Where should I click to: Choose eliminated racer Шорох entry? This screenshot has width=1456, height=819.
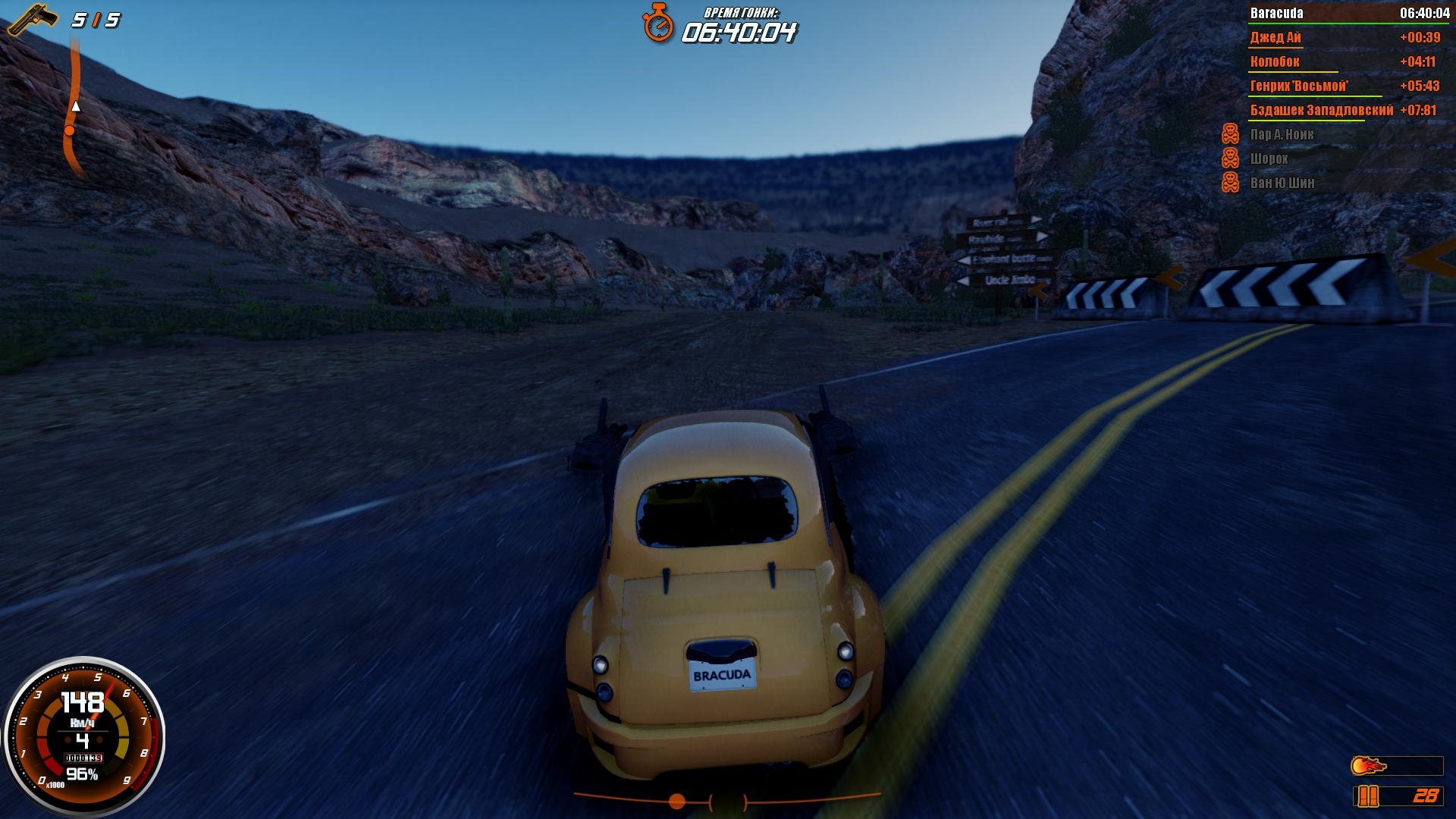(1269, 158)
